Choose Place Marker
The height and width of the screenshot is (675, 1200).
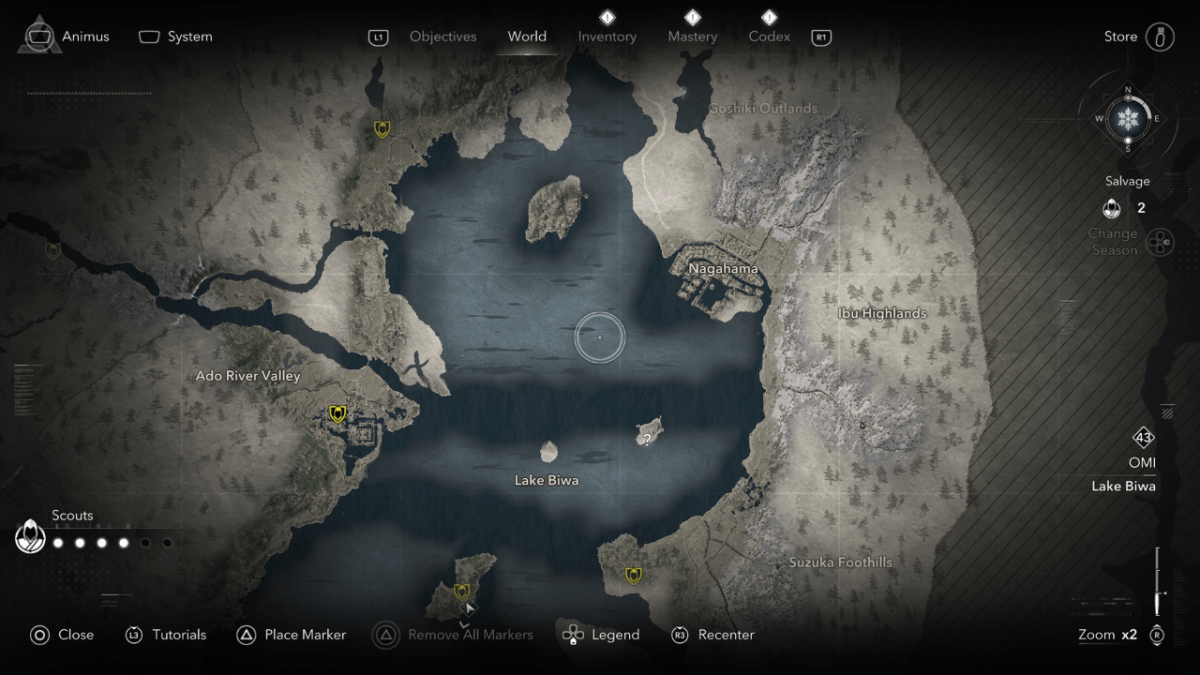(x=292, y=635)
